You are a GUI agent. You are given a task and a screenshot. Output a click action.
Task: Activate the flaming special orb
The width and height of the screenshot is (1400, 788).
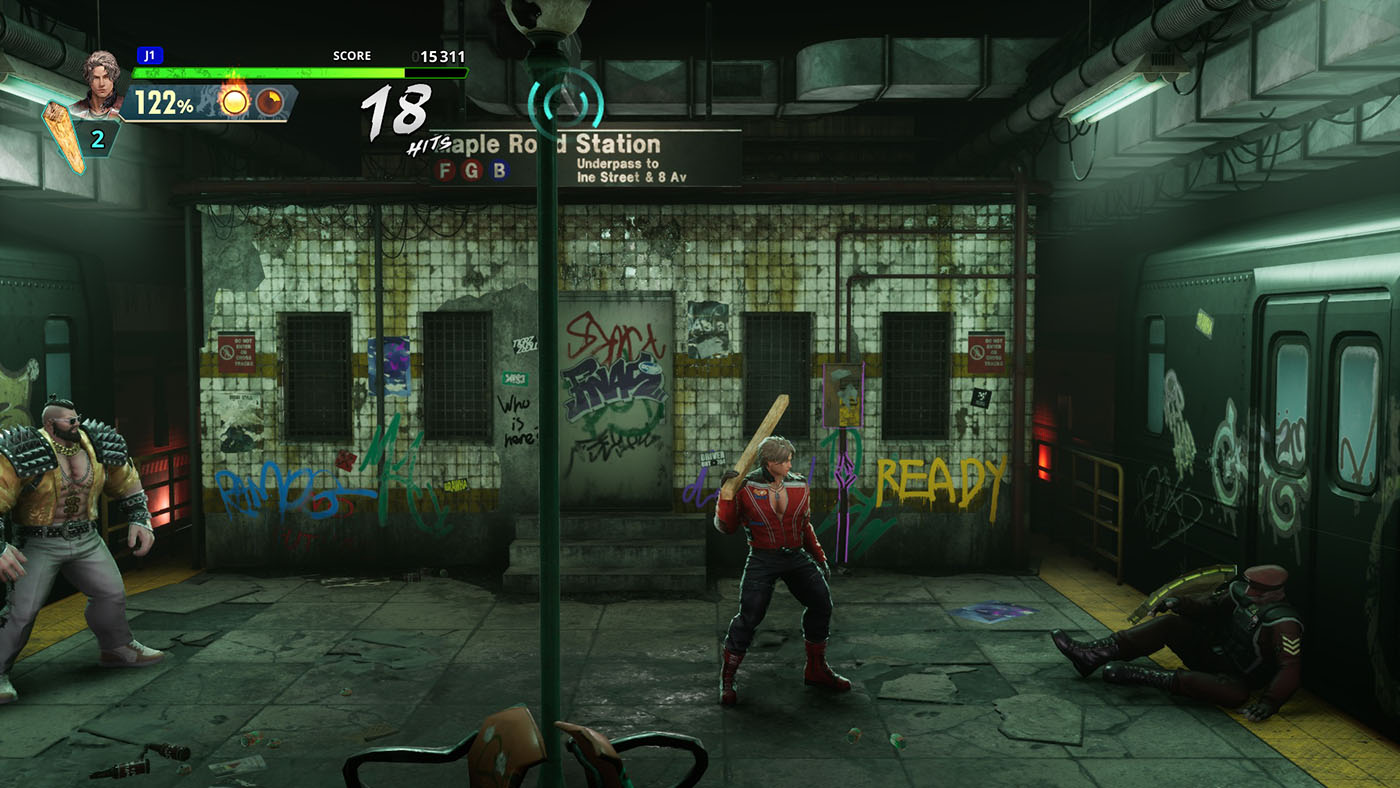233,100
